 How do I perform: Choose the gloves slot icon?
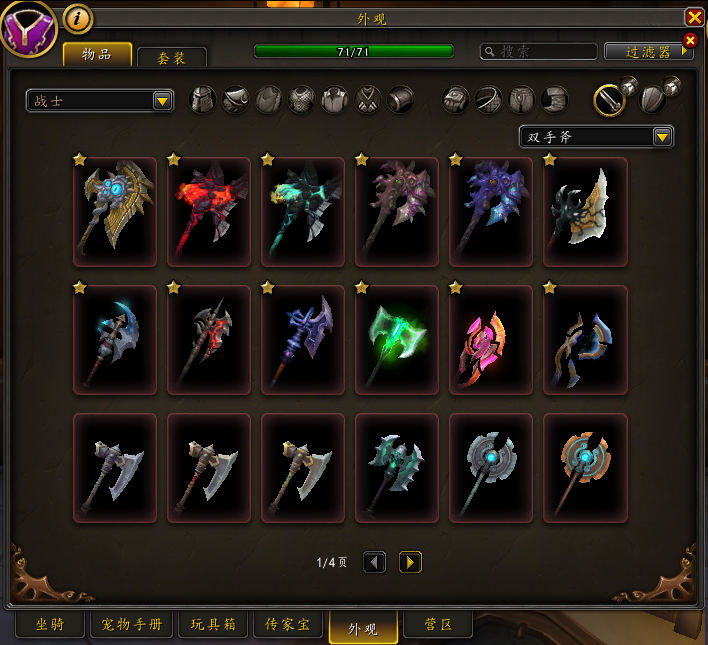[456, 99]
